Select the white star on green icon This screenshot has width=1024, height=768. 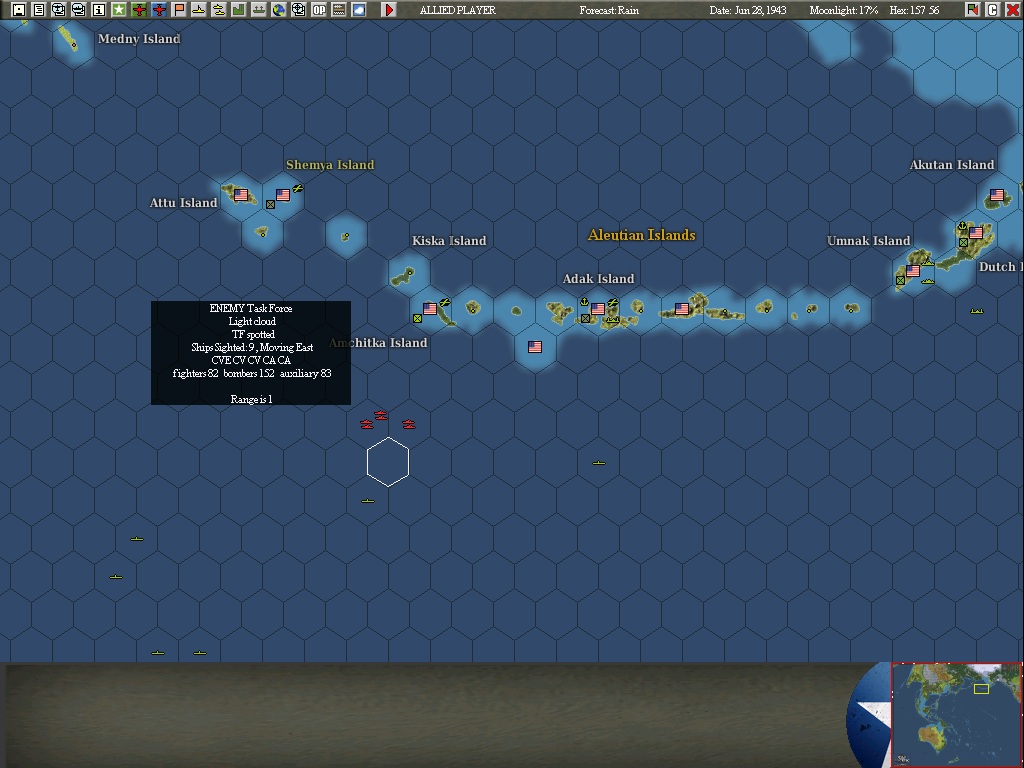[x=119, y=10]
